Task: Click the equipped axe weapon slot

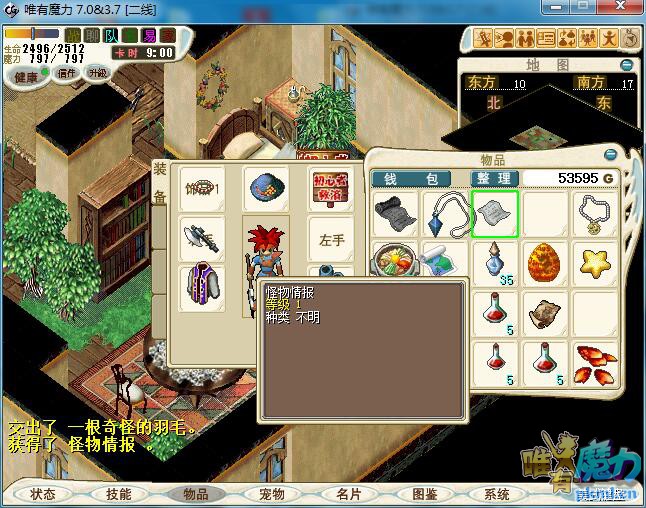Action: 201,238
